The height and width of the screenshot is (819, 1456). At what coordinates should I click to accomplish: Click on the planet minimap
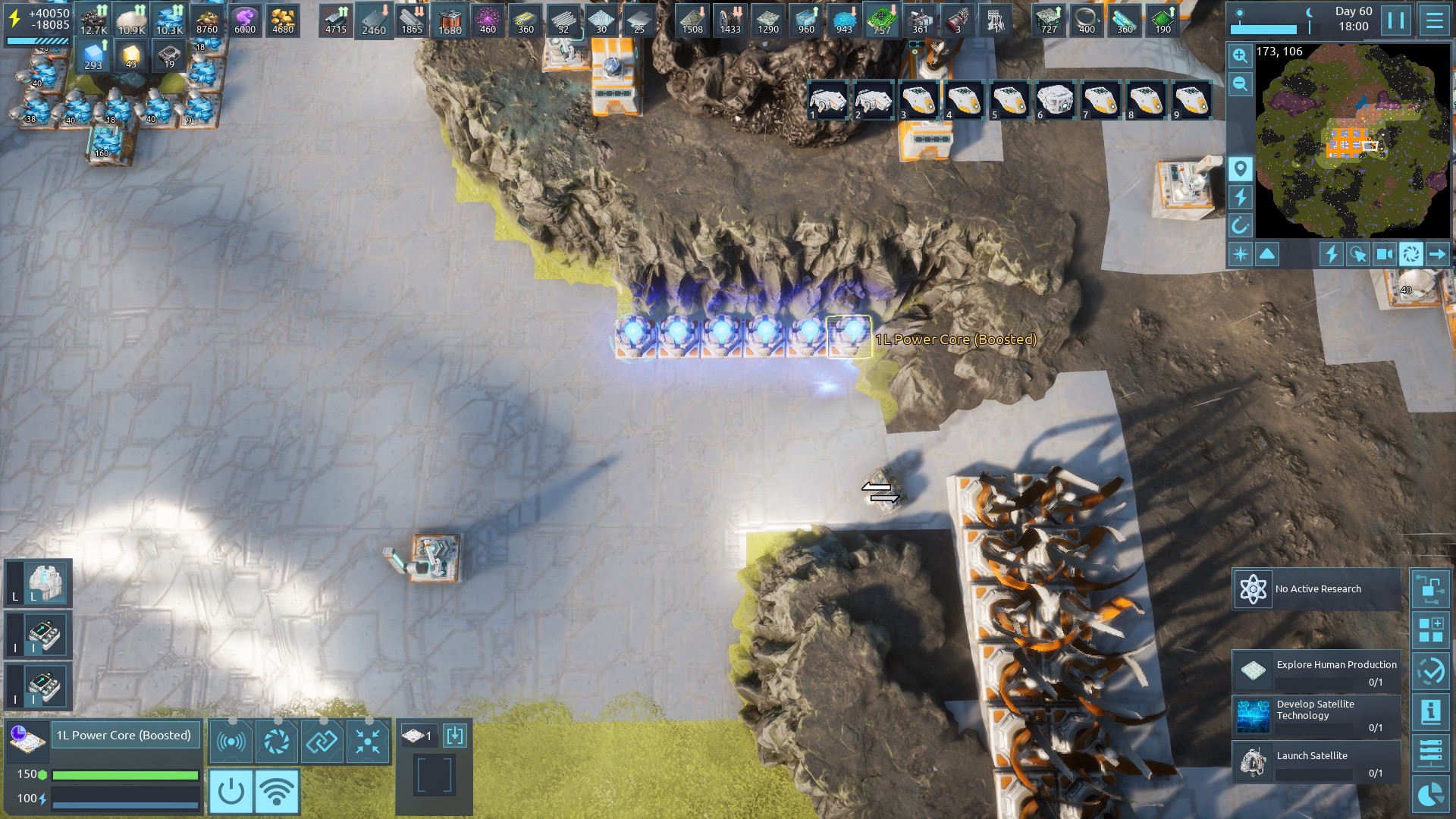click(1352, 141)
